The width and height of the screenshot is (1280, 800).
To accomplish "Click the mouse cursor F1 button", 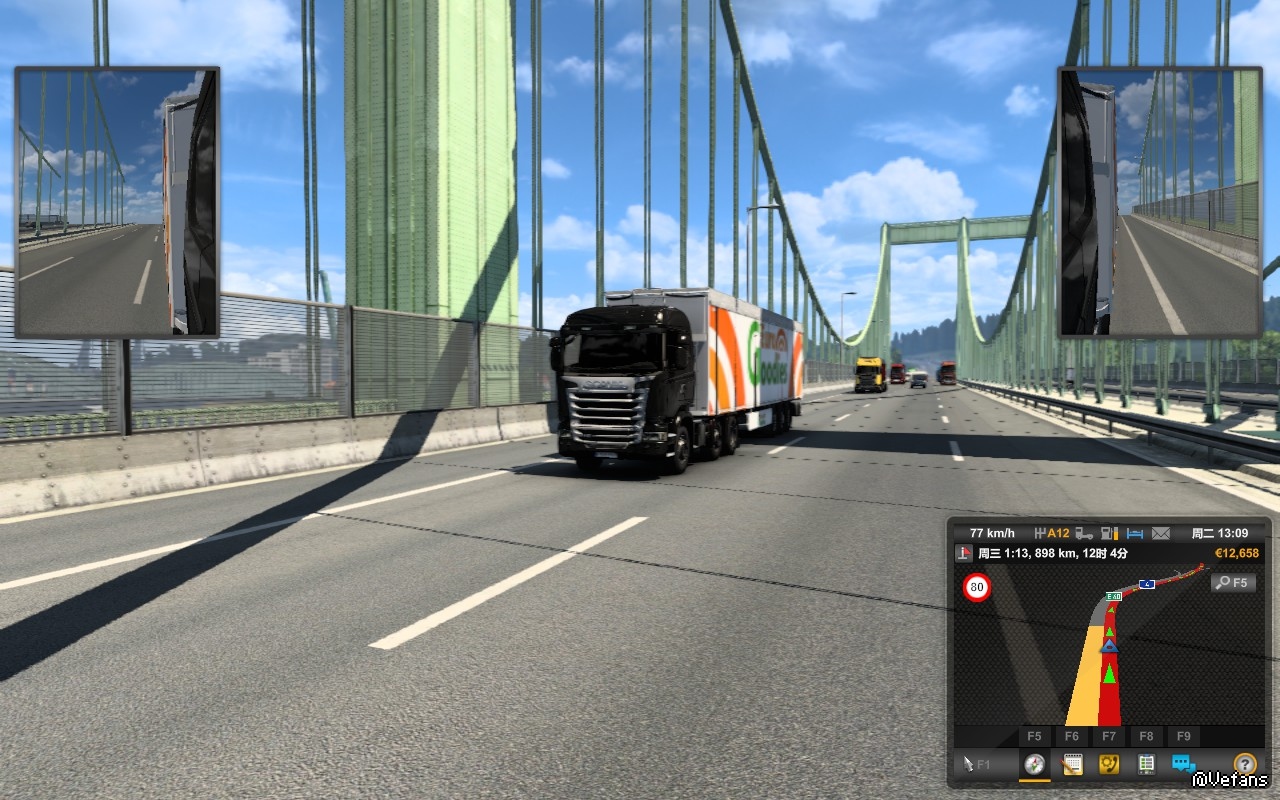I will click(977, 764).
